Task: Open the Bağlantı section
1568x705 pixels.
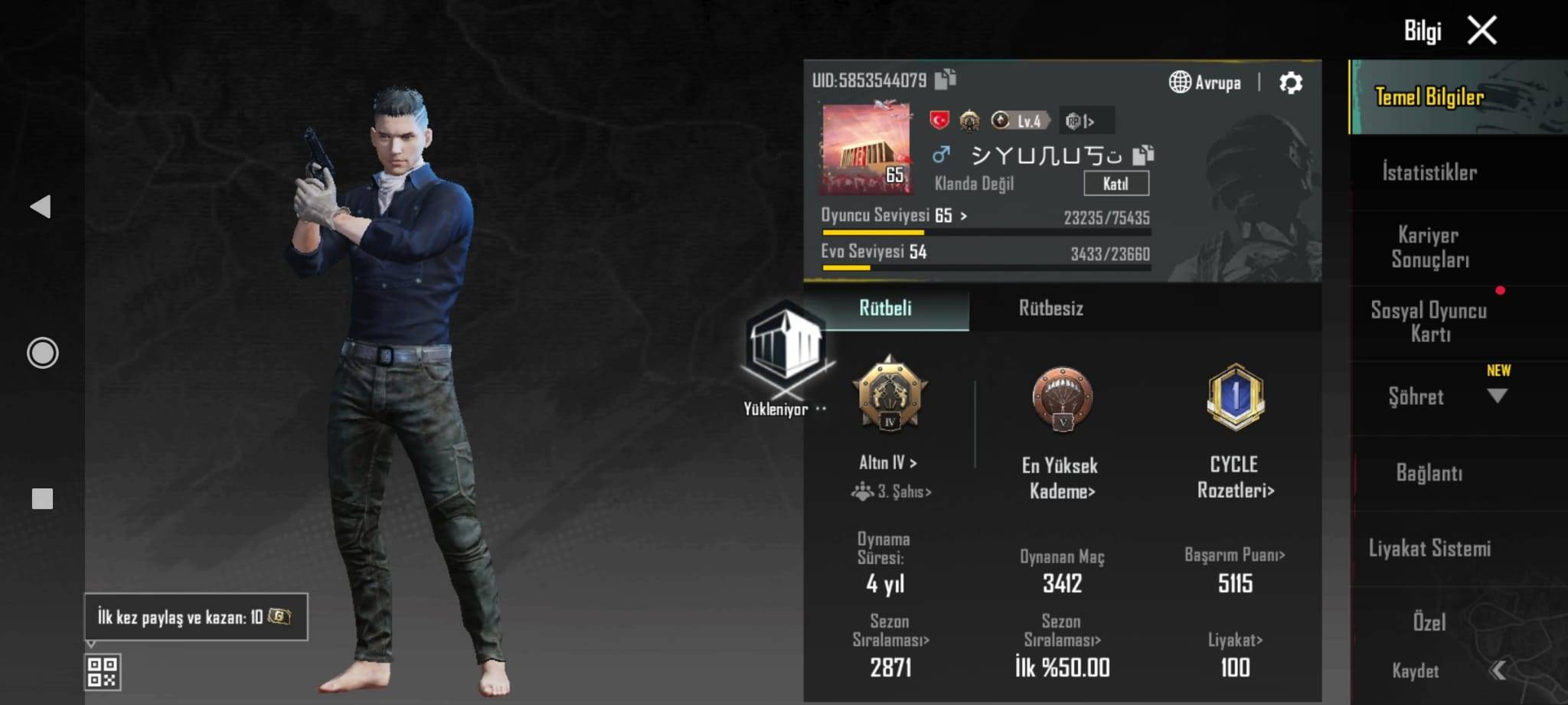Action: point(1429,473)
